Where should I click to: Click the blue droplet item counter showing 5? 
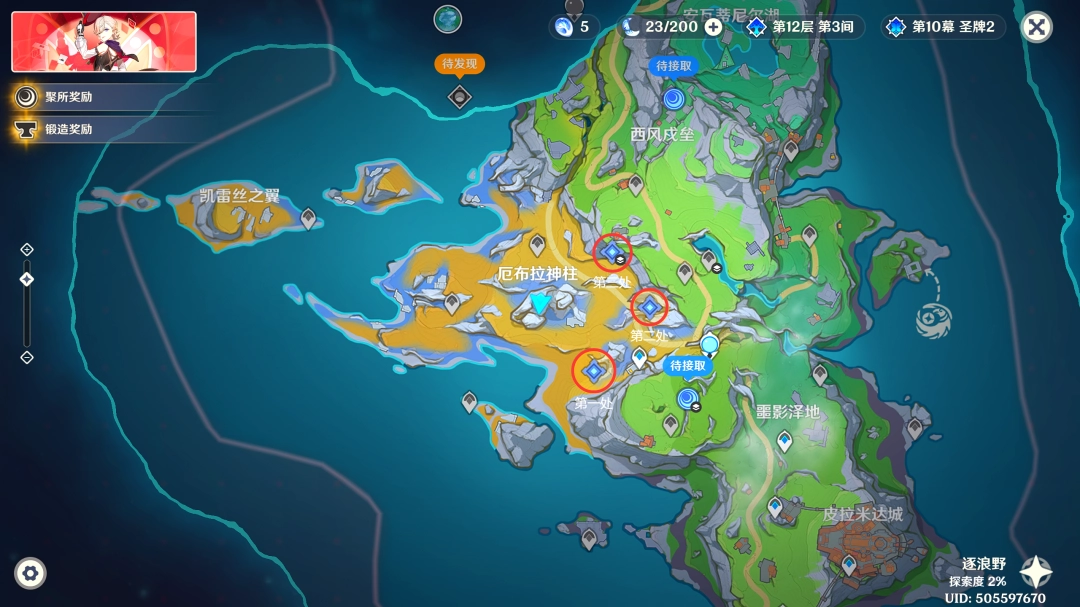click(x=574, y=27)
